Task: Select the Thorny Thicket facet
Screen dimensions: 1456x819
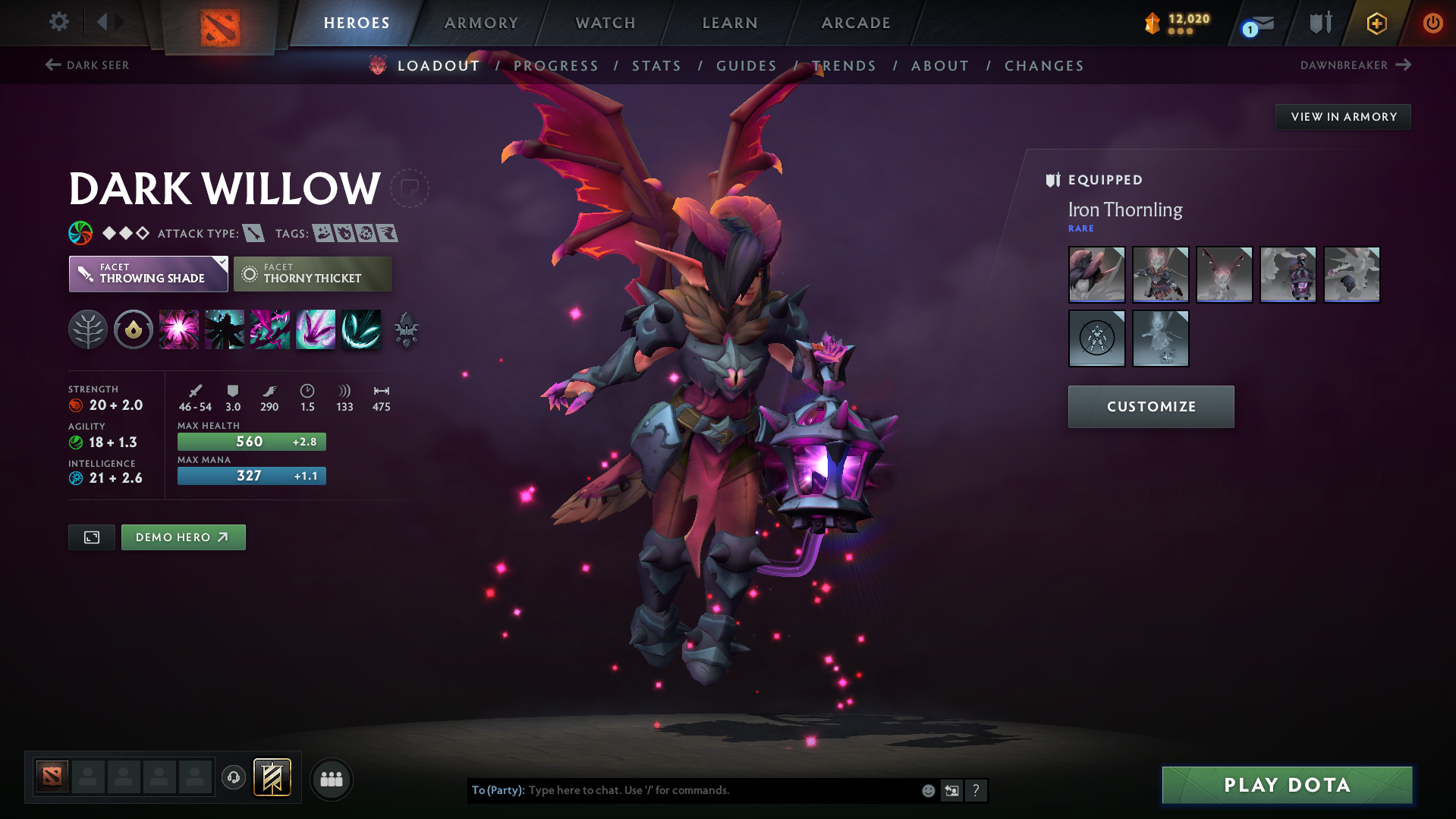Action: (312, 273)
